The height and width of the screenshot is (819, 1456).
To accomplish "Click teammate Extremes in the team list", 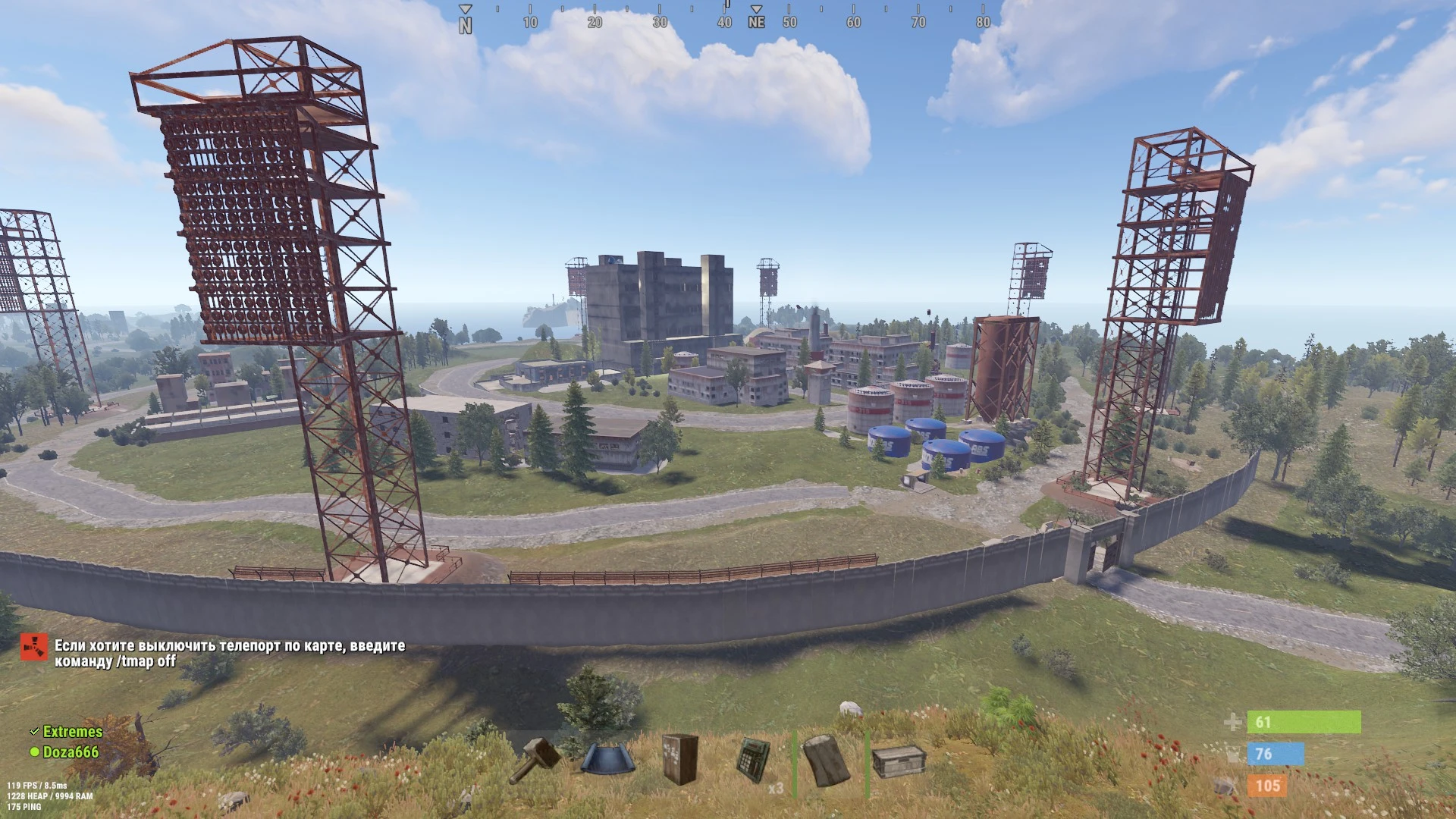I will (72, 732).
